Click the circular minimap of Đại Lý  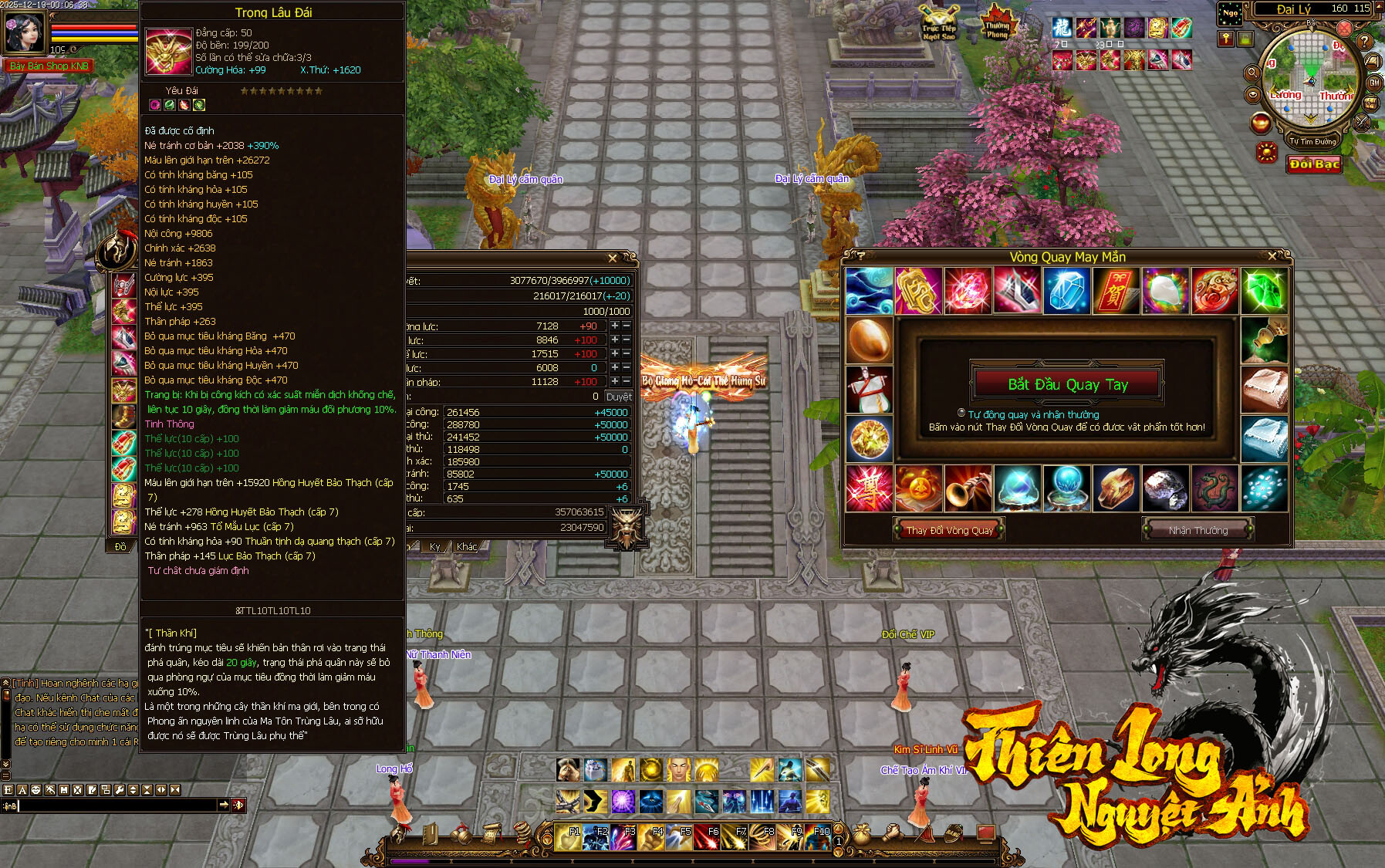(x=1311, y=76)
